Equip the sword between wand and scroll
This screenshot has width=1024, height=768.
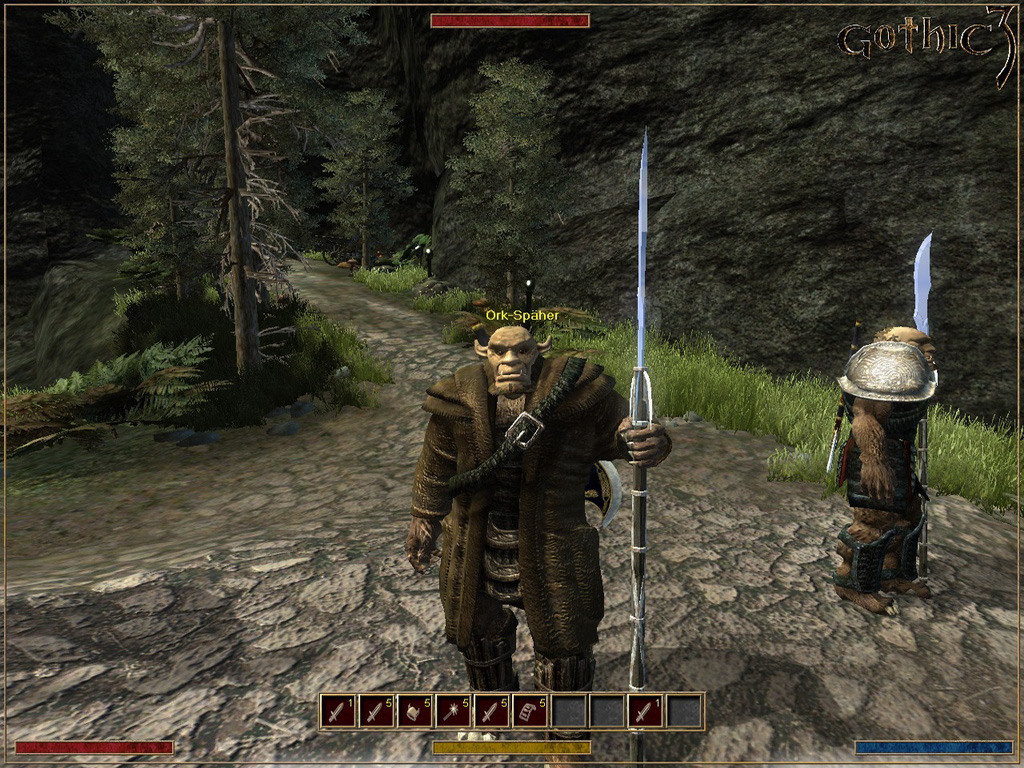pyautogui.click(x=492, y=711)
